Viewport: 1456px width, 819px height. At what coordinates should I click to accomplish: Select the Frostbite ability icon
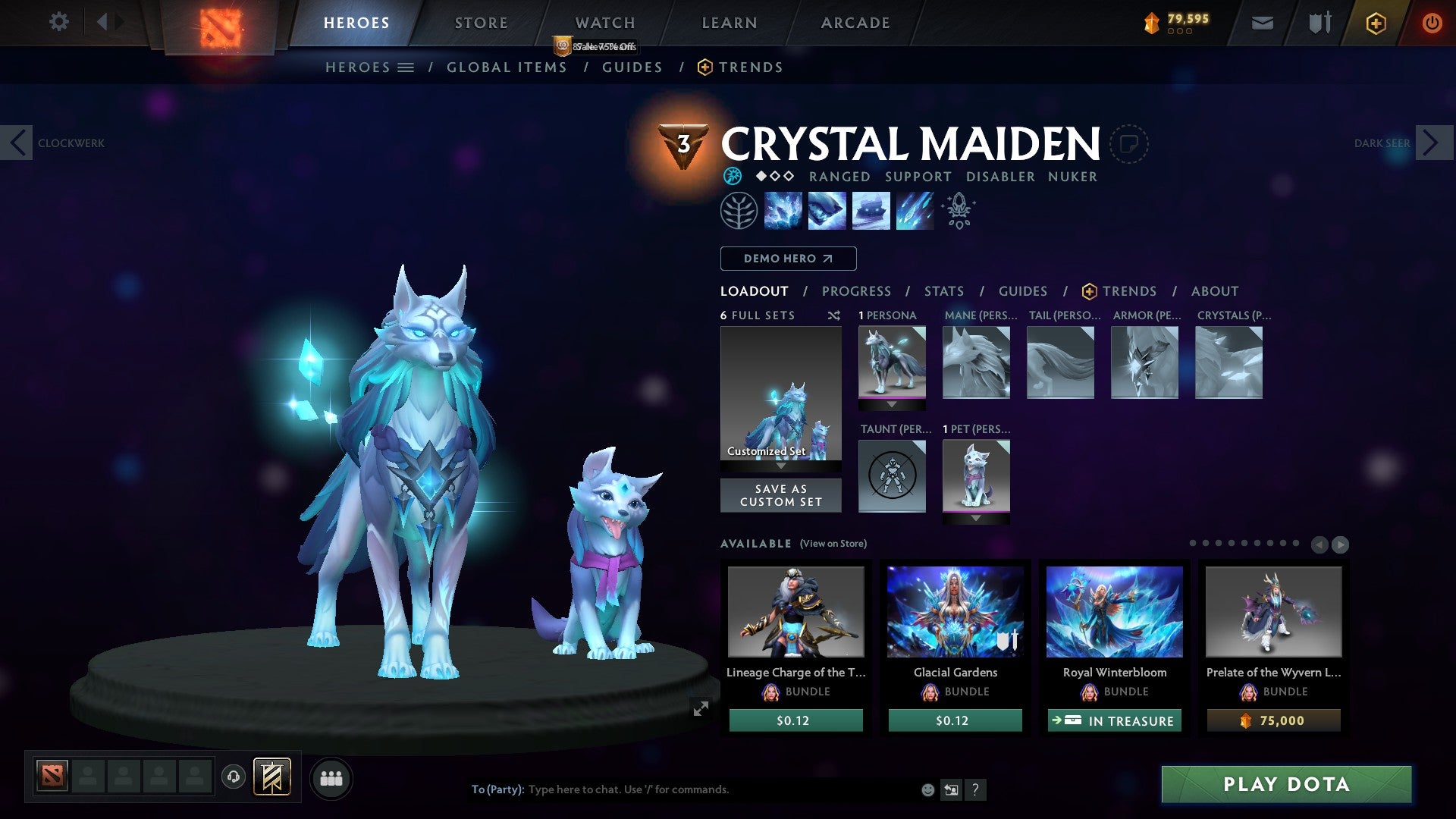coord(826,210)
